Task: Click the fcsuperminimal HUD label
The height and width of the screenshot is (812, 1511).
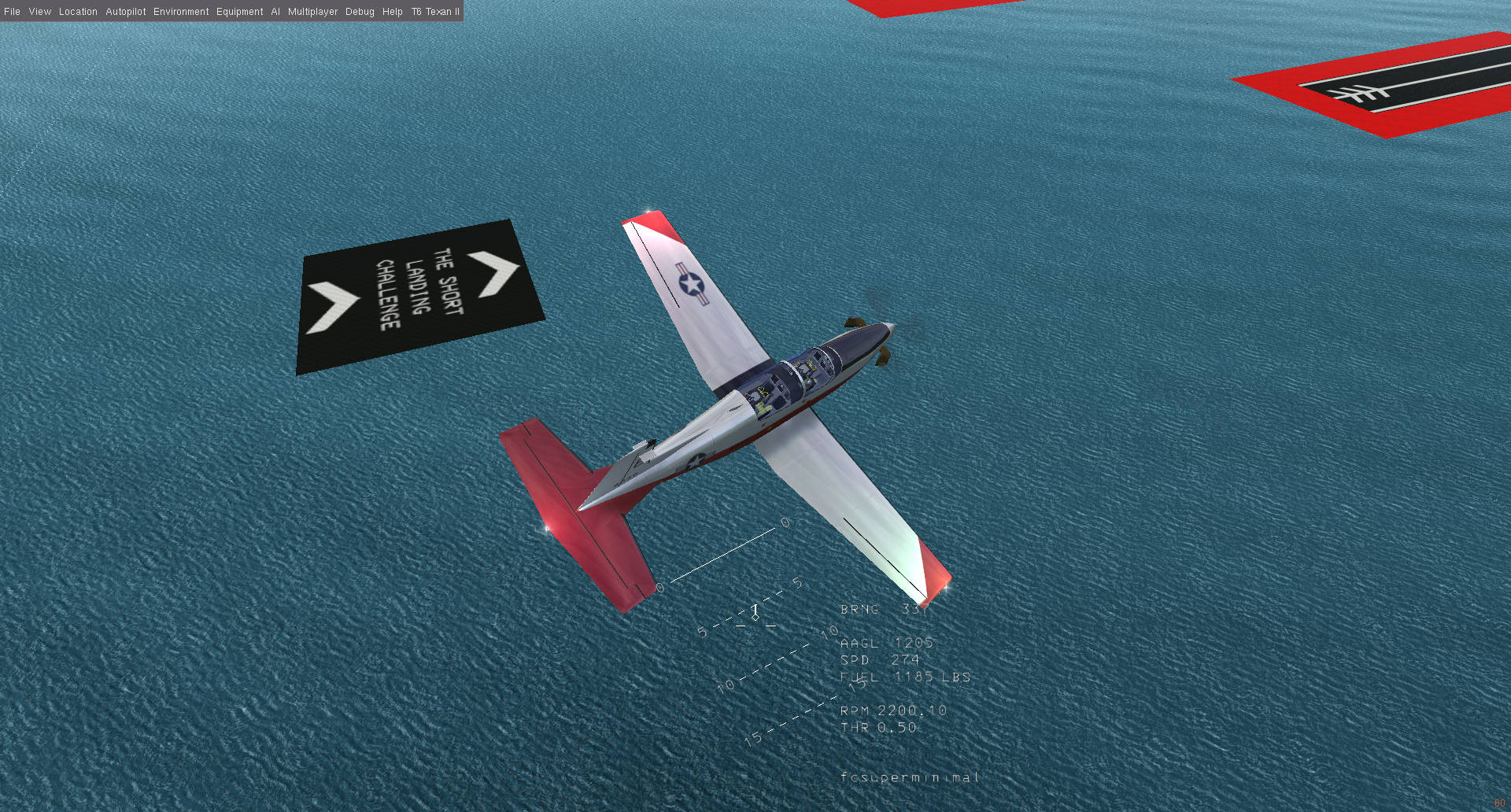Action: (x=909, y=777)
